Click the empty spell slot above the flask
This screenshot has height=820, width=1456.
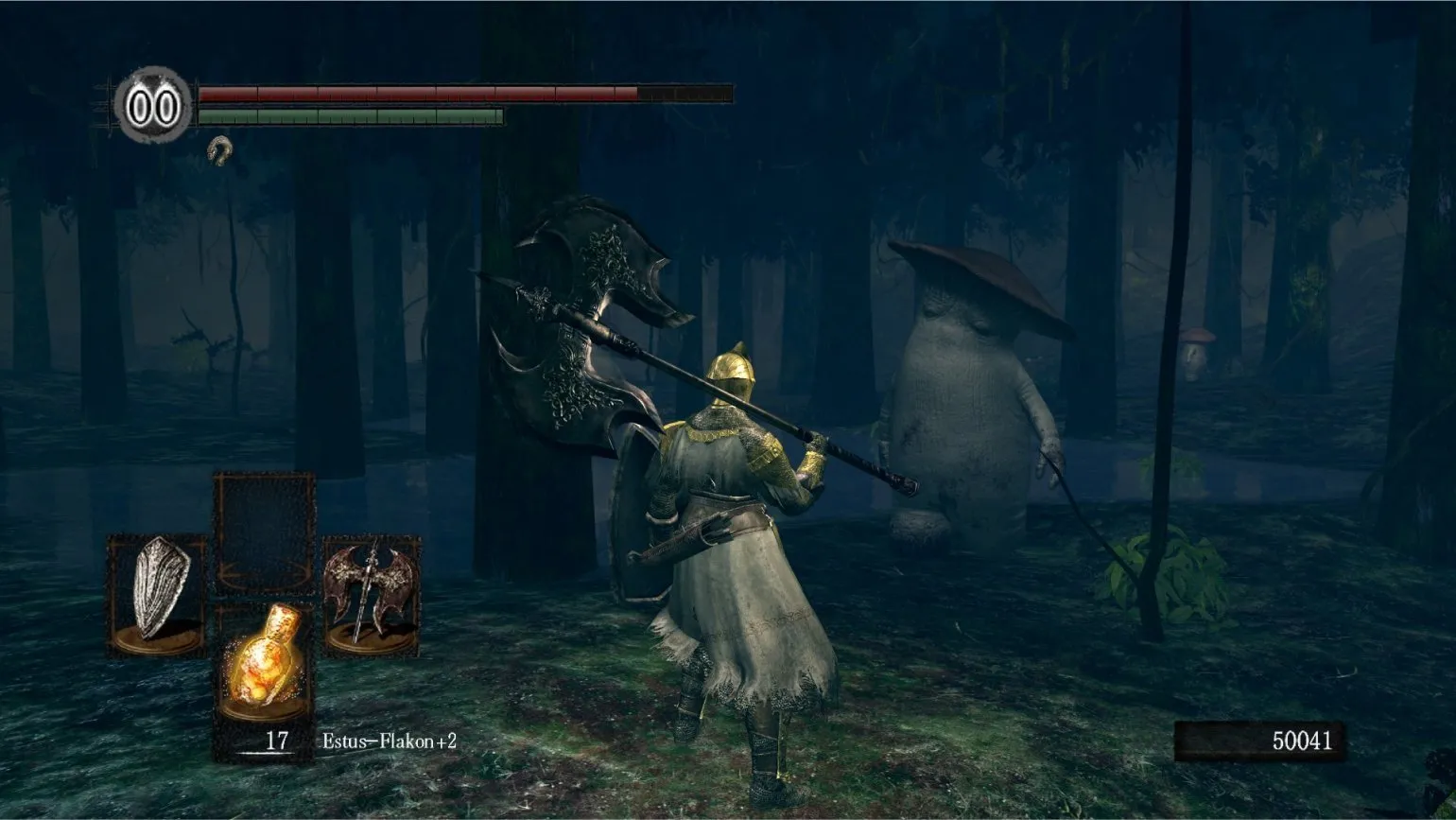(264, 532)
